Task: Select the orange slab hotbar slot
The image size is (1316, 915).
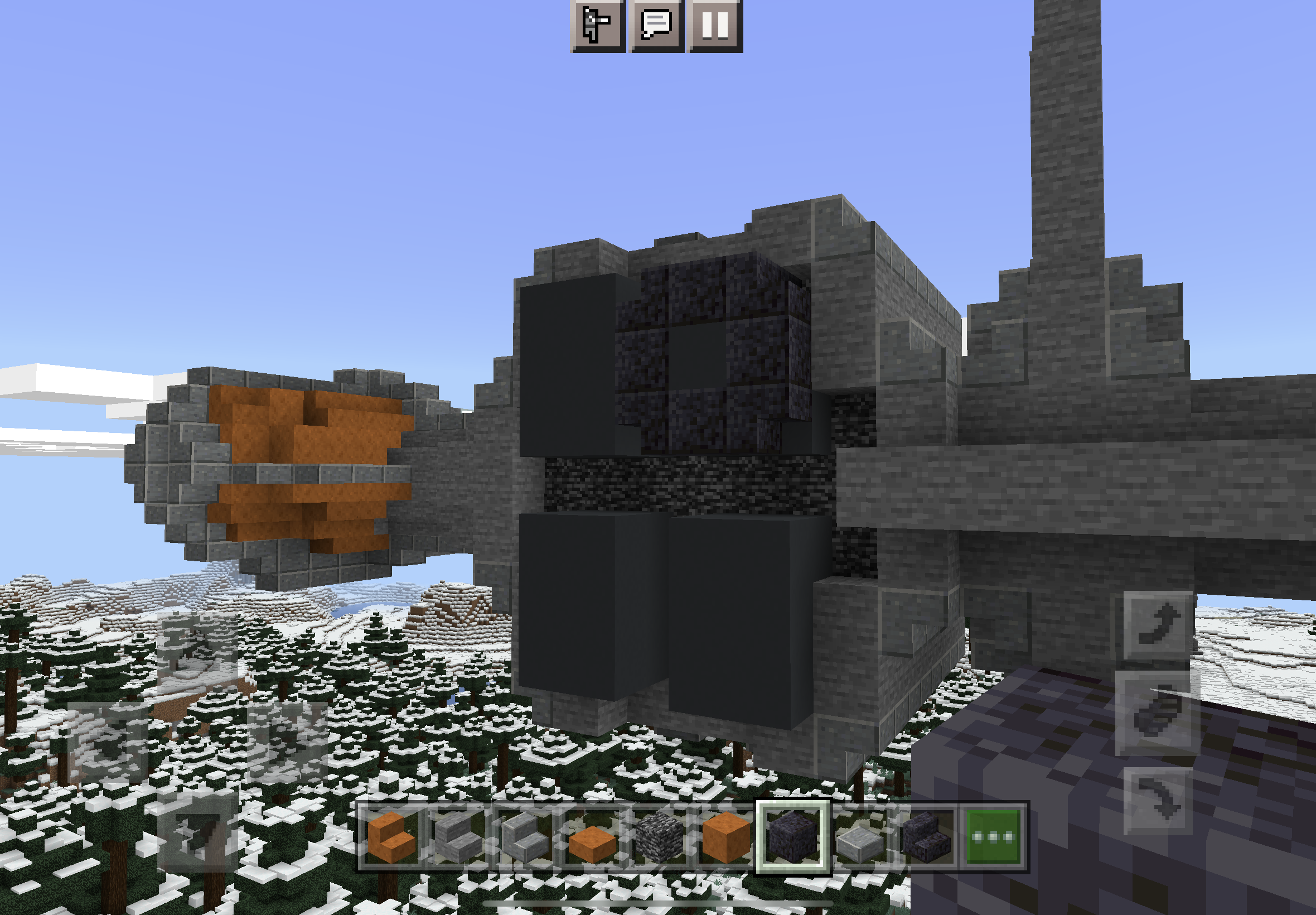Action: (x=592, y=837)
